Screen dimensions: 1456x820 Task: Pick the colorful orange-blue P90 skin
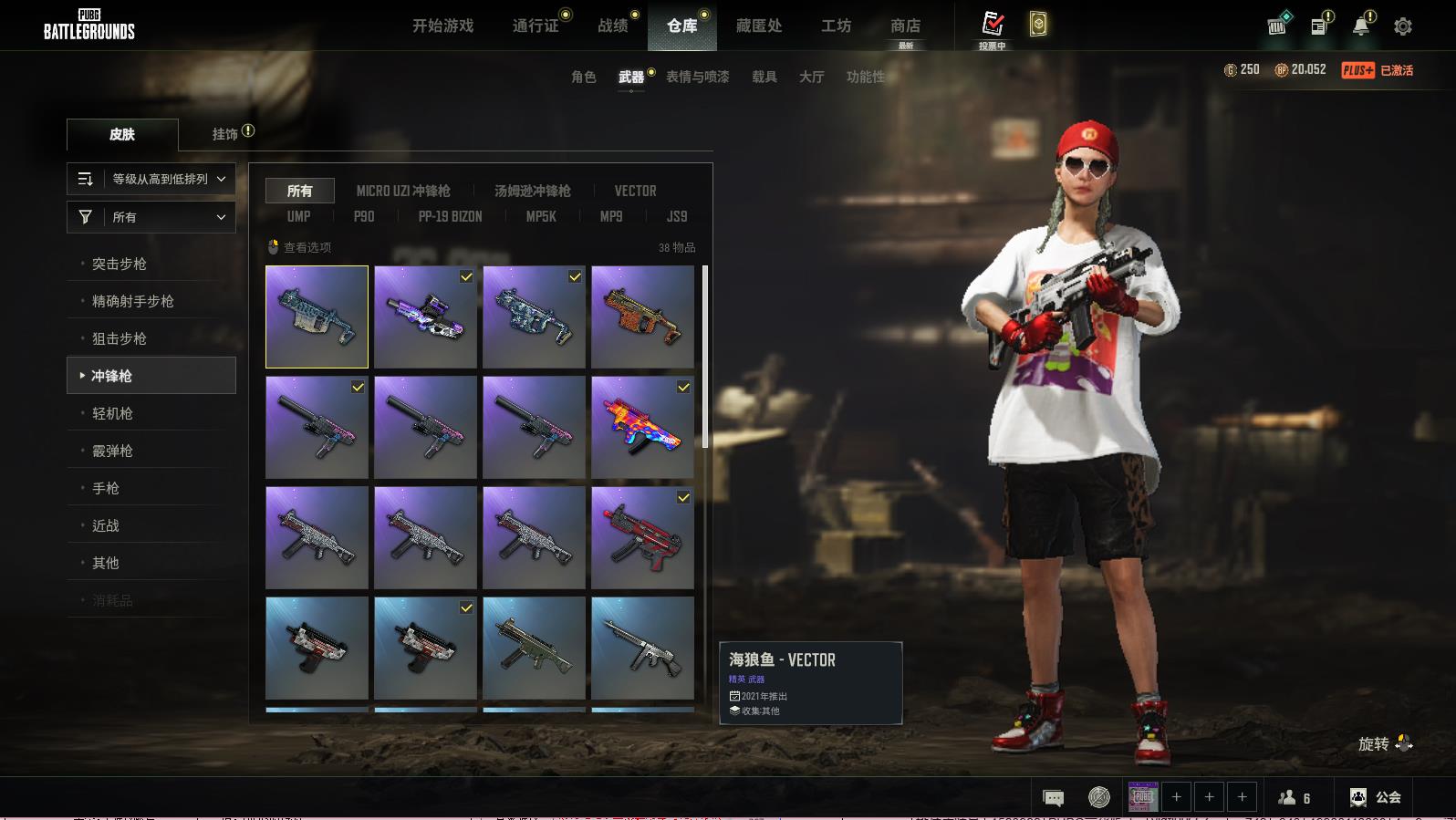[642, 427]
